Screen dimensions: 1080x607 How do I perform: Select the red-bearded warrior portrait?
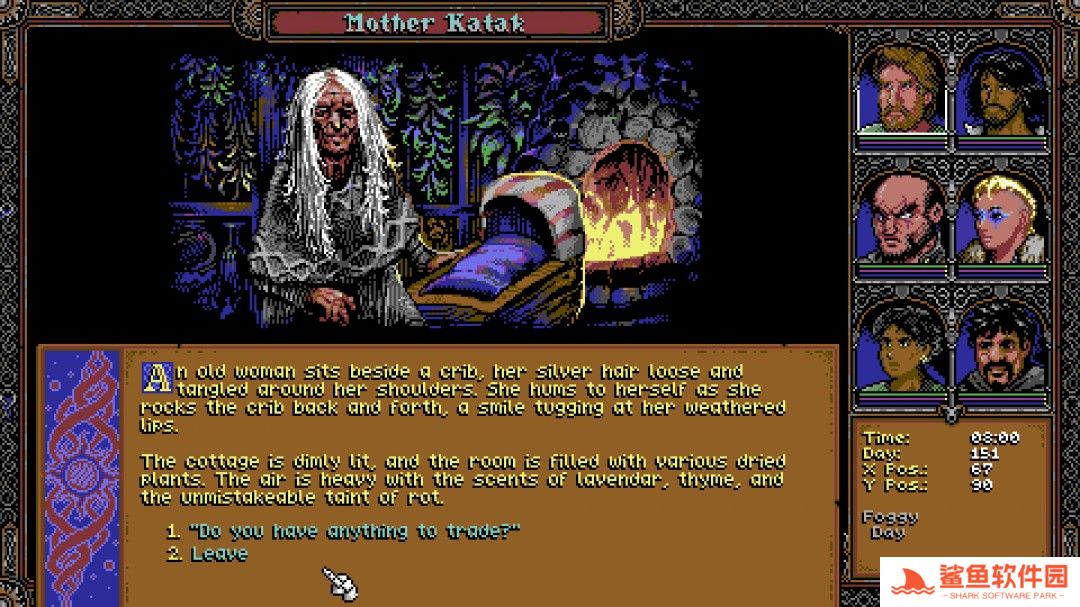pyautogui.click(x=900, y=90)
